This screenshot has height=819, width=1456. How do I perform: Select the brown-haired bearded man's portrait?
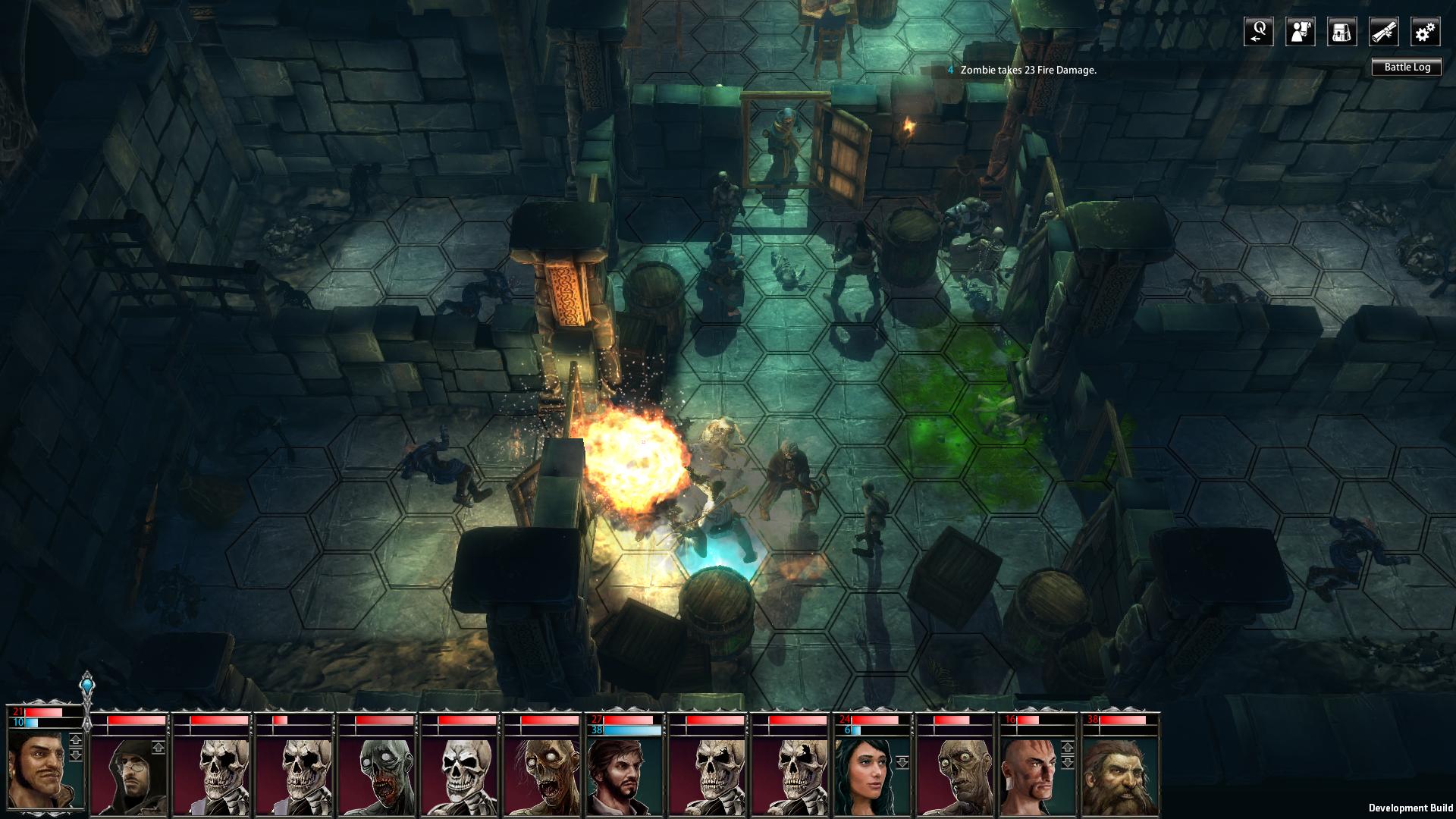point(625,775)
